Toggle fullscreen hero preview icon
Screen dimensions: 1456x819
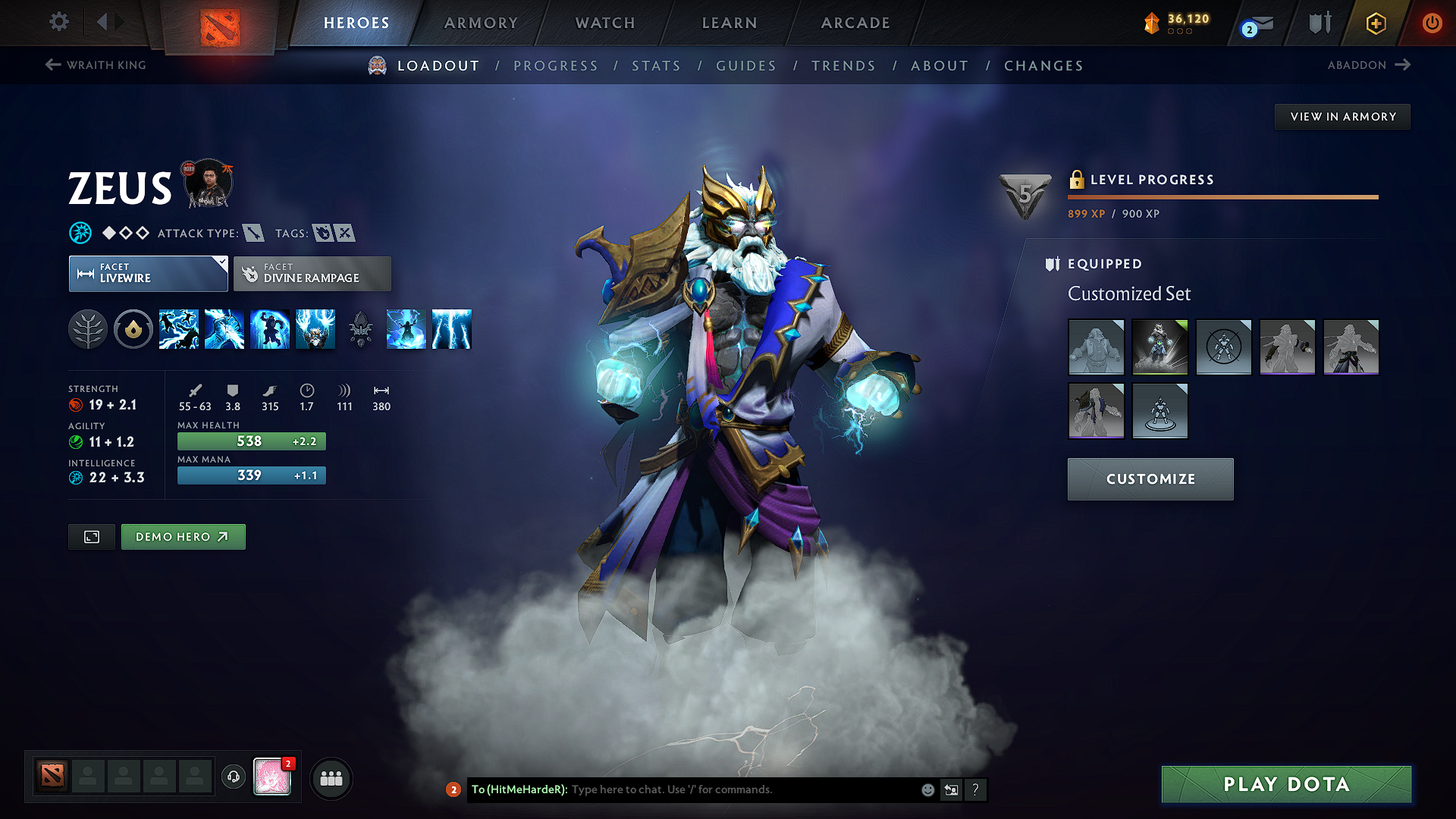pyautogui.click(x=91, y=536)
